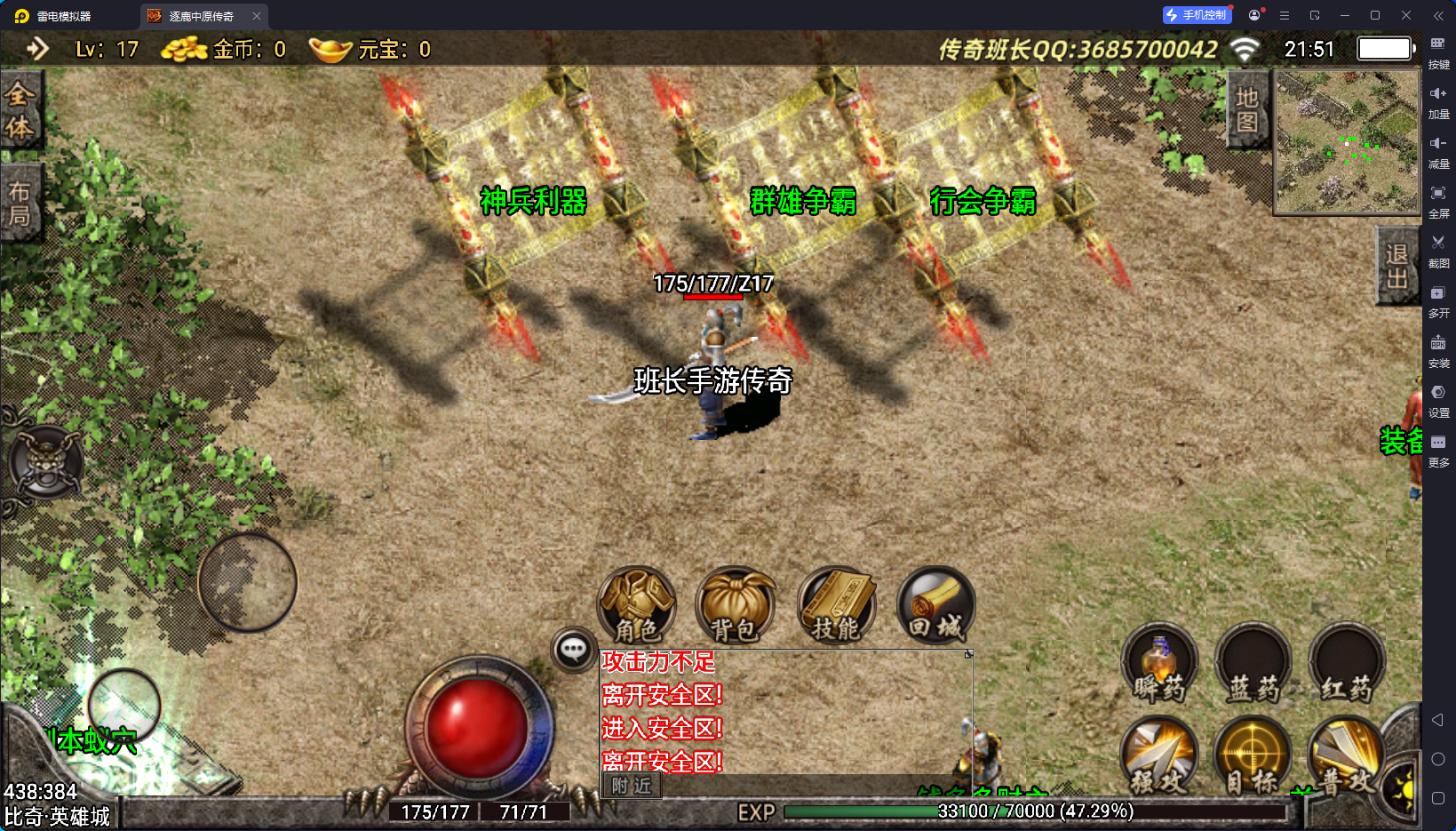Switch chat to 全体 channel
1456x831 pixels.
click(20, 110)
